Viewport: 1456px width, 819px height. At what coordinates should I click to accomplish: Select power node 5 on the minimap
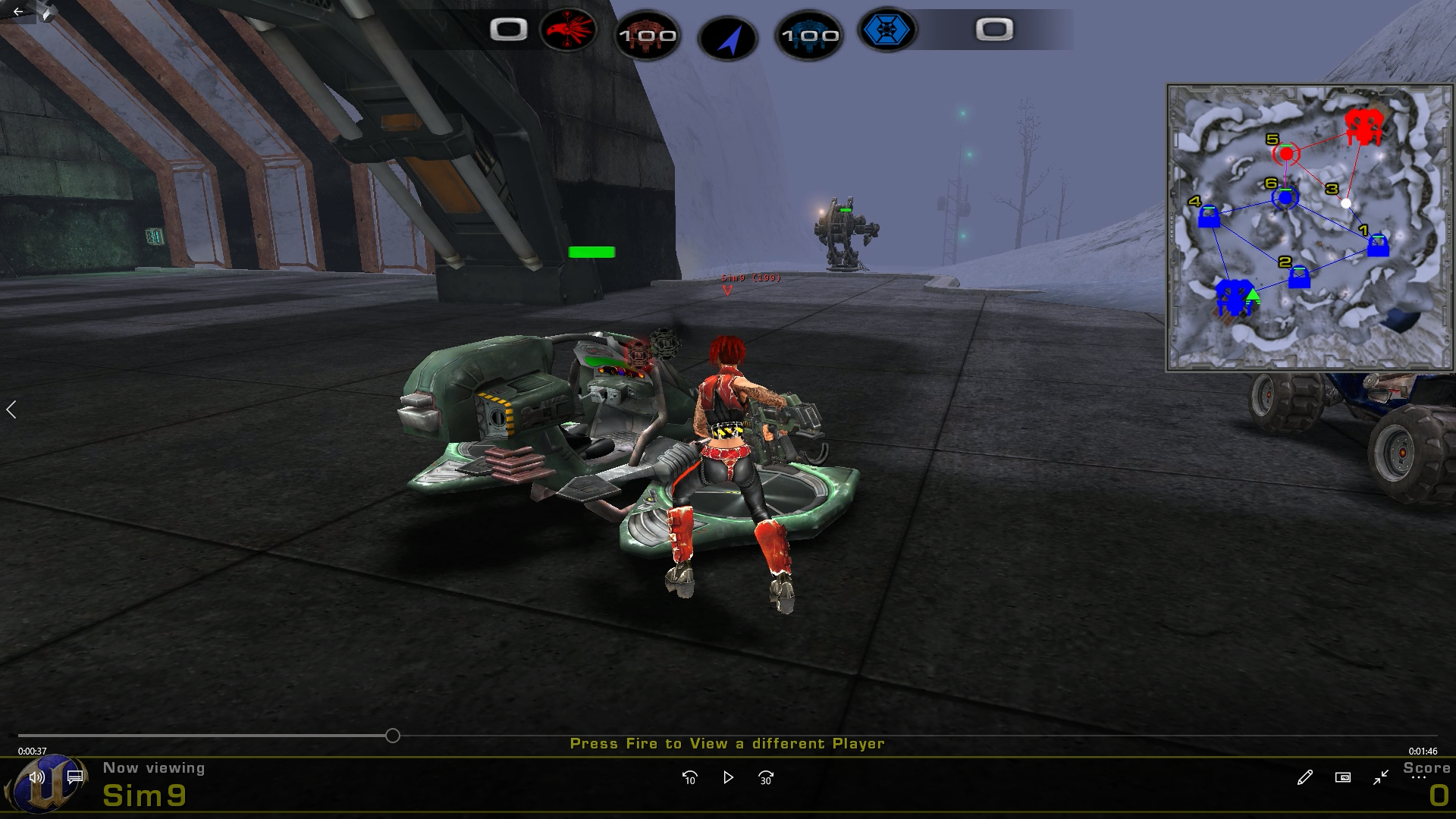1286,154
